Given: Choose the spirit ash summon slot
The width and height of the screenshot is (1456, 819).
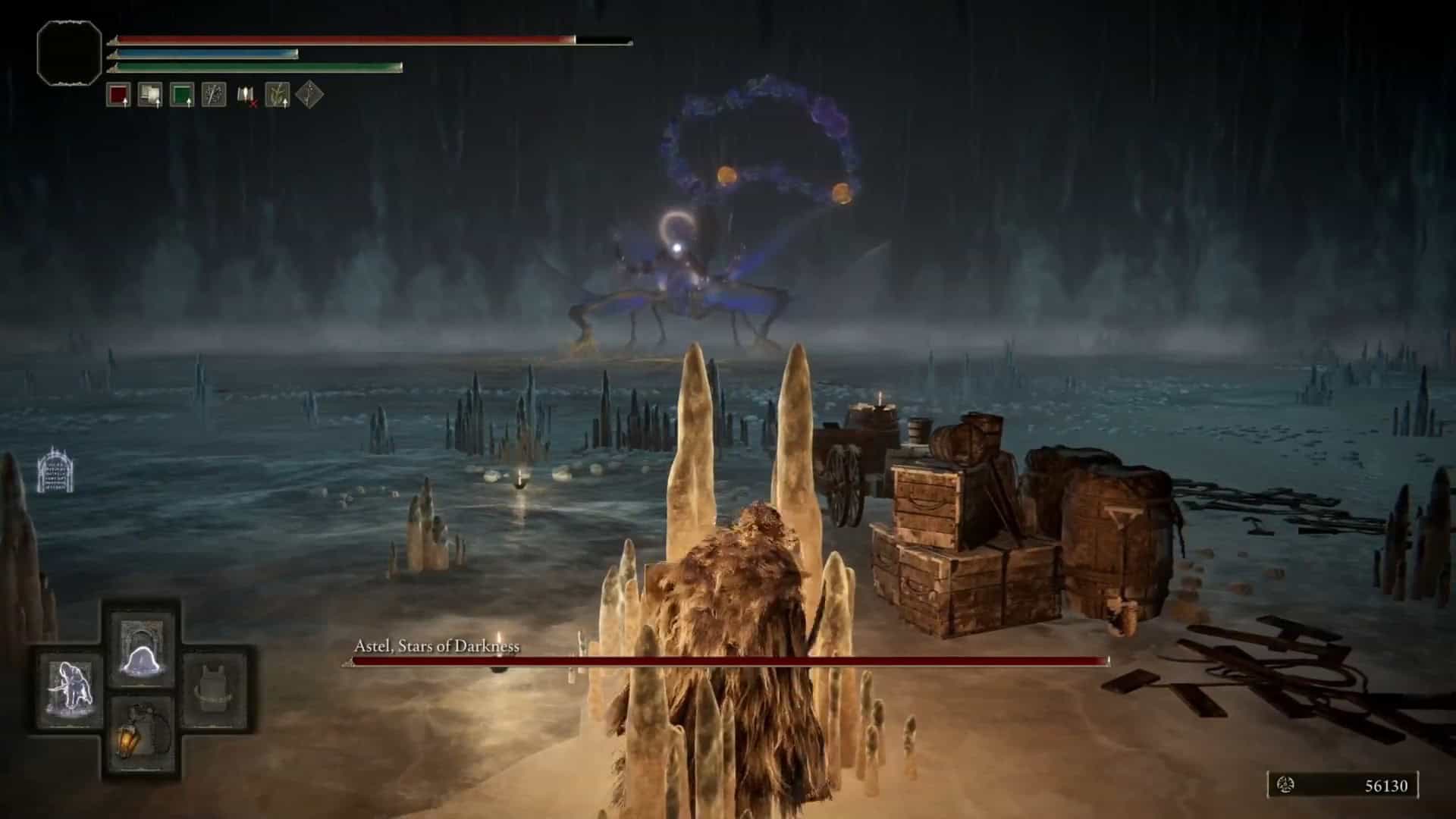Looking at the screenshot, I should [142, 649].
